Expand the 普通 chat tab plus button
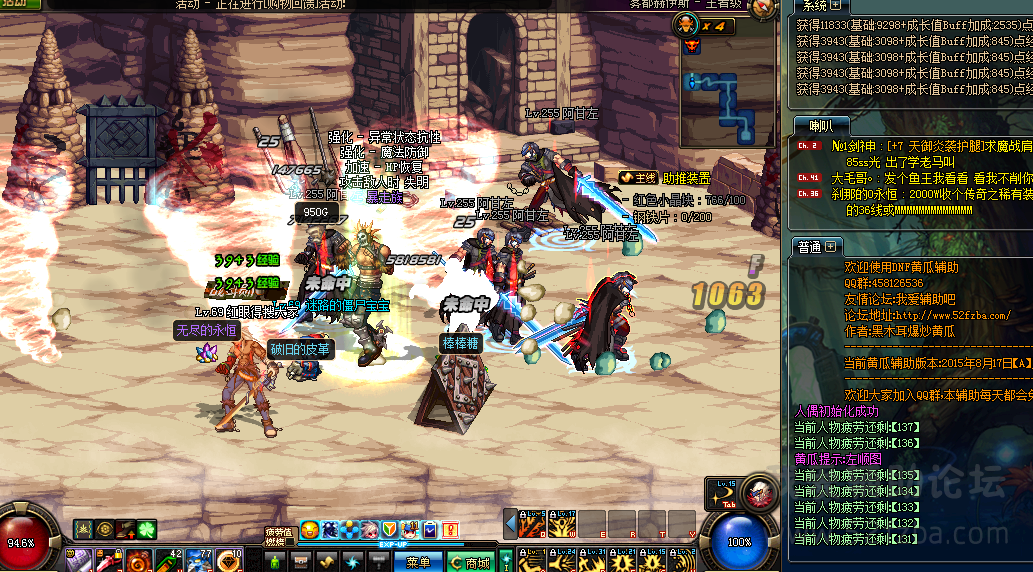This screenshot has width=1033, height=572. (831, 246)
